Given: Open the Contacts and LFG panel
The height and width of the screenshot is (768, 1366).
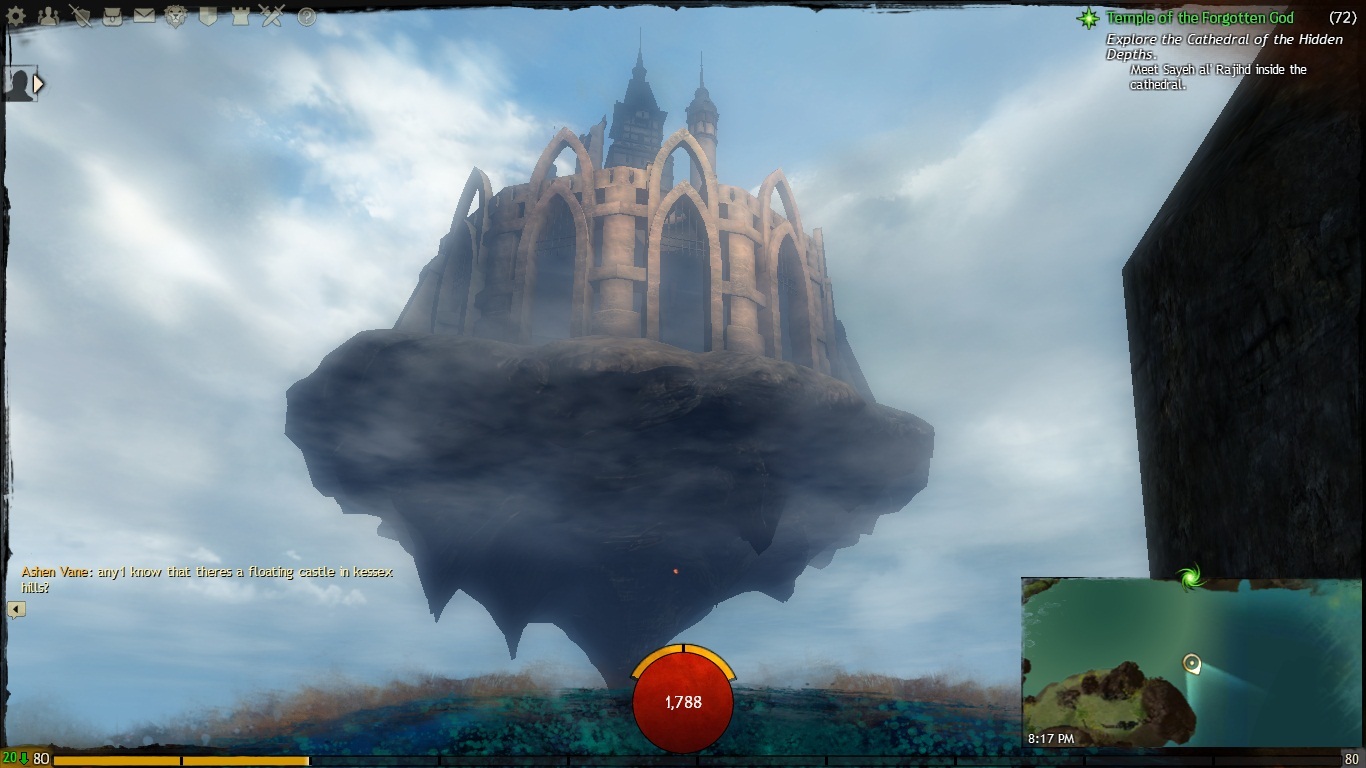Looking at the screenshot, I should click(49, 16).
